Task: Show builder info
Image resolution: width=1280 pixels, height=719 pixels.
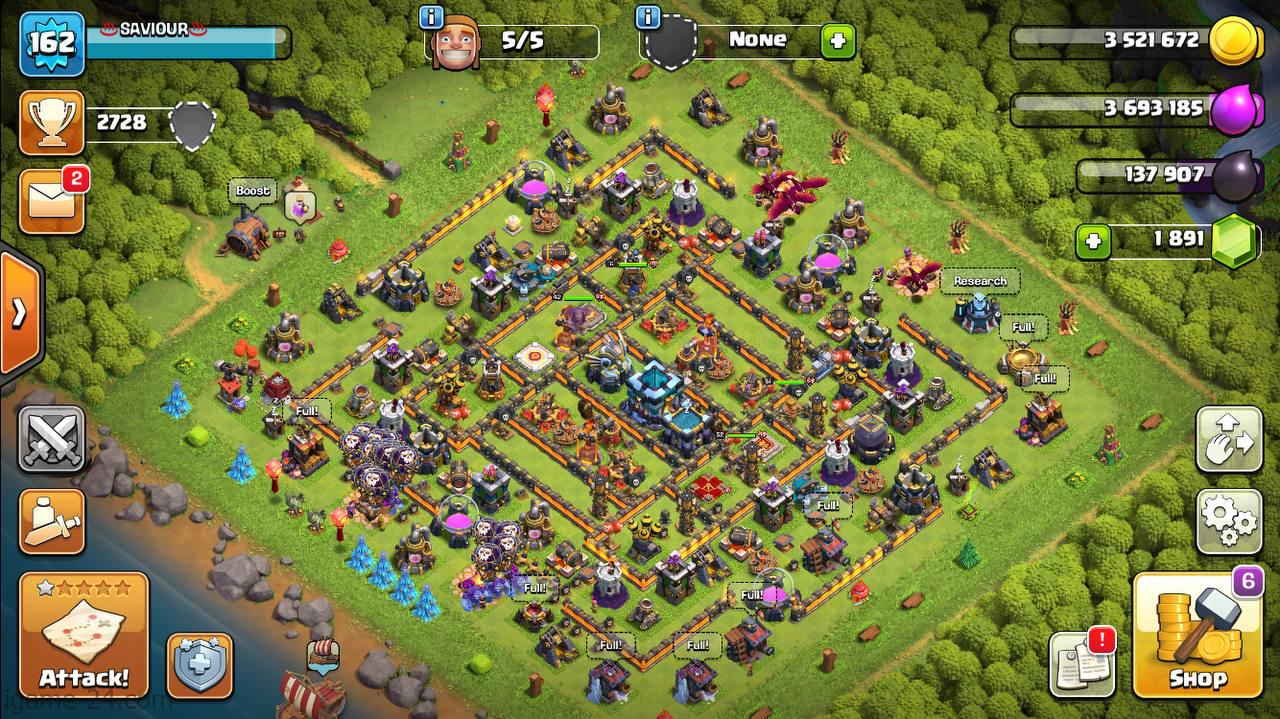Action: tap(432, 17)
